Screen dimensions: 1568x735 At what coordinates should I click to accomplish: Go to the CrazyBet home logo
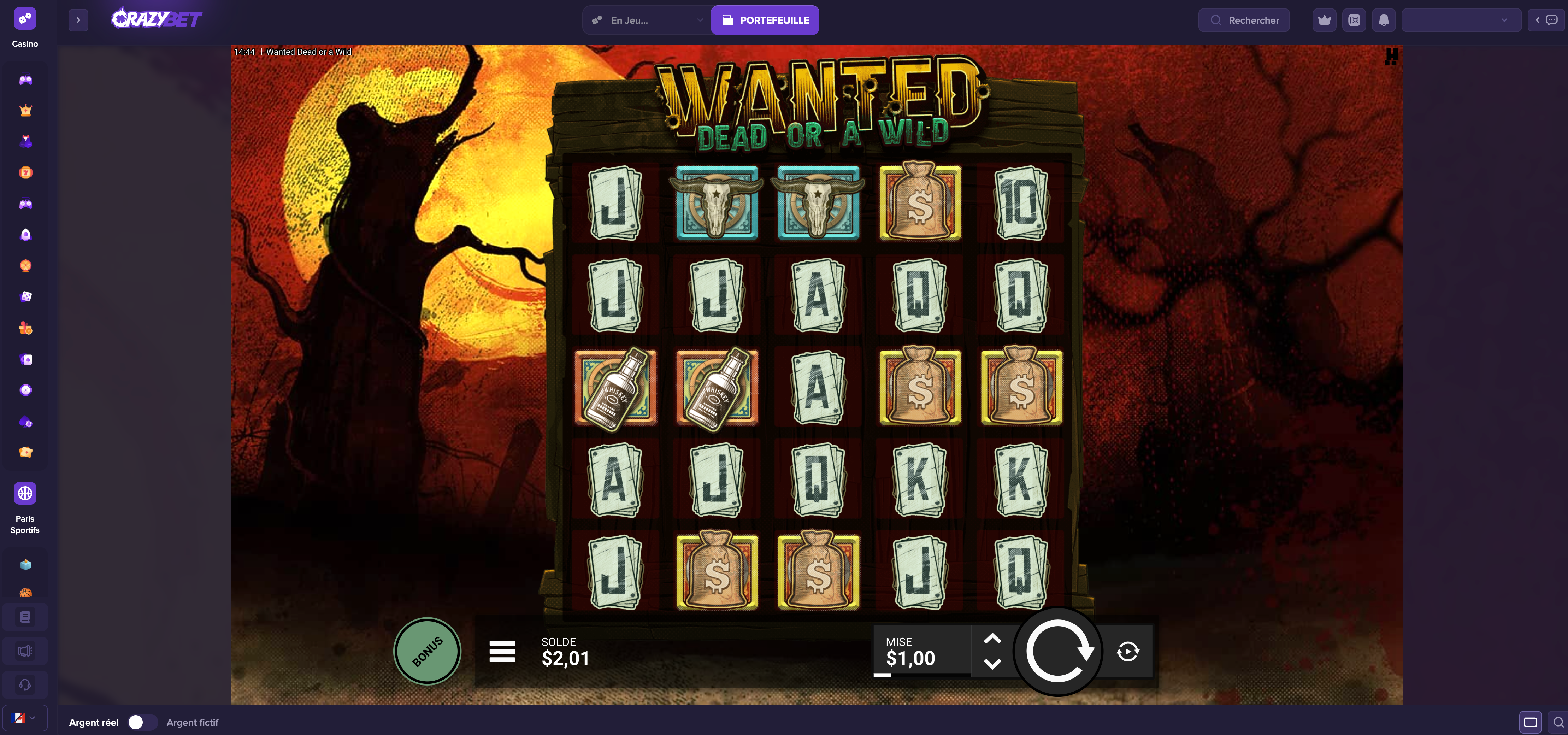pos(157,19)
